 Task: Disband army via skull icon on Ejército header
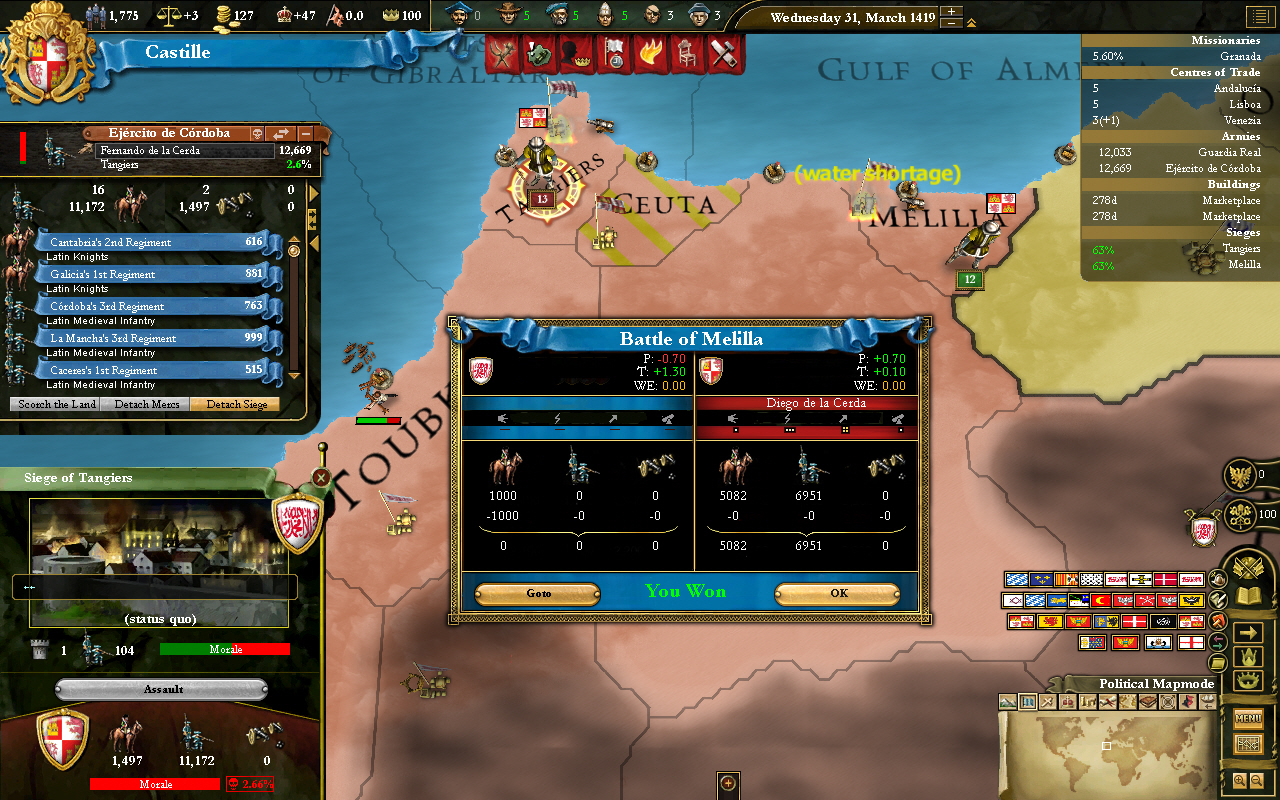pos(258,133)
